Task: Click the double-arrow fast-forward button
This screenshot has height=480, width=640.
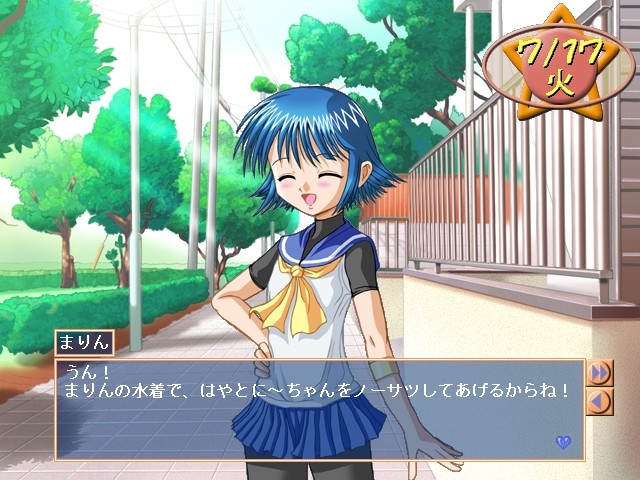Action: (x=600, y=373)
